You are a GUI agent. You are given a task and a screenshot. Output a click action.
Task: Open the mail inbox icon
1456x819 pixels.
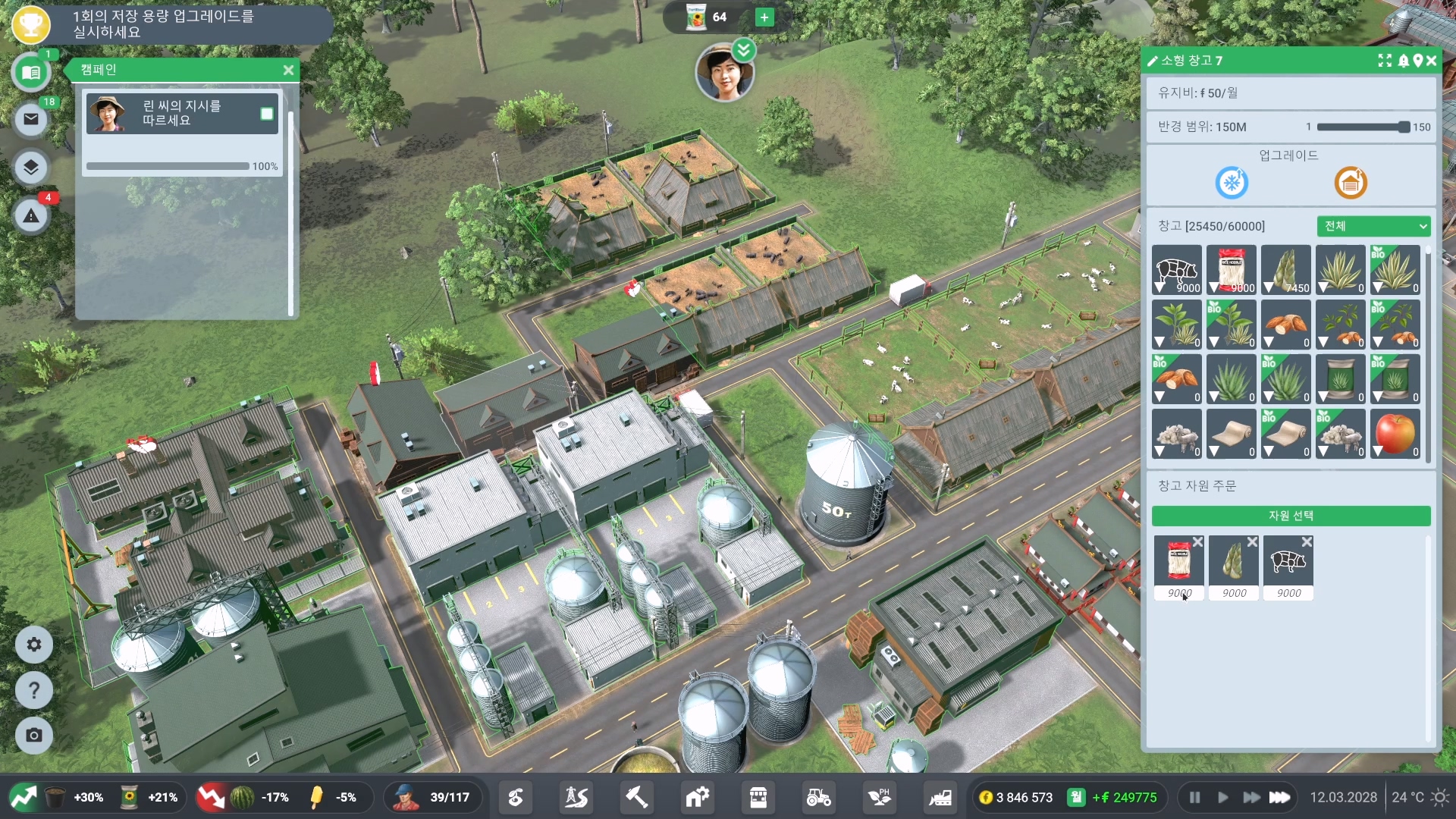(31, 119)
